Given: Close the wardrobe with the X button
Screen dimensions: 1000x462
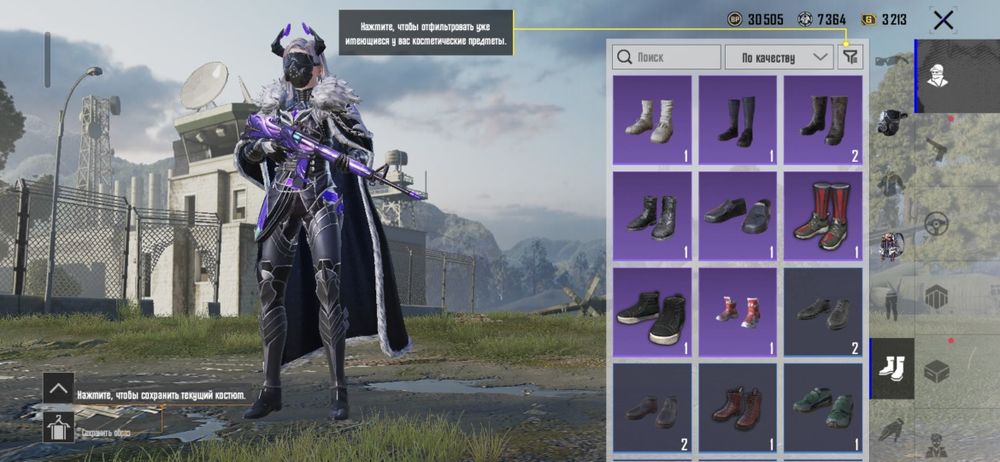Looking at the screenshot, I should [x=942, y=19].
